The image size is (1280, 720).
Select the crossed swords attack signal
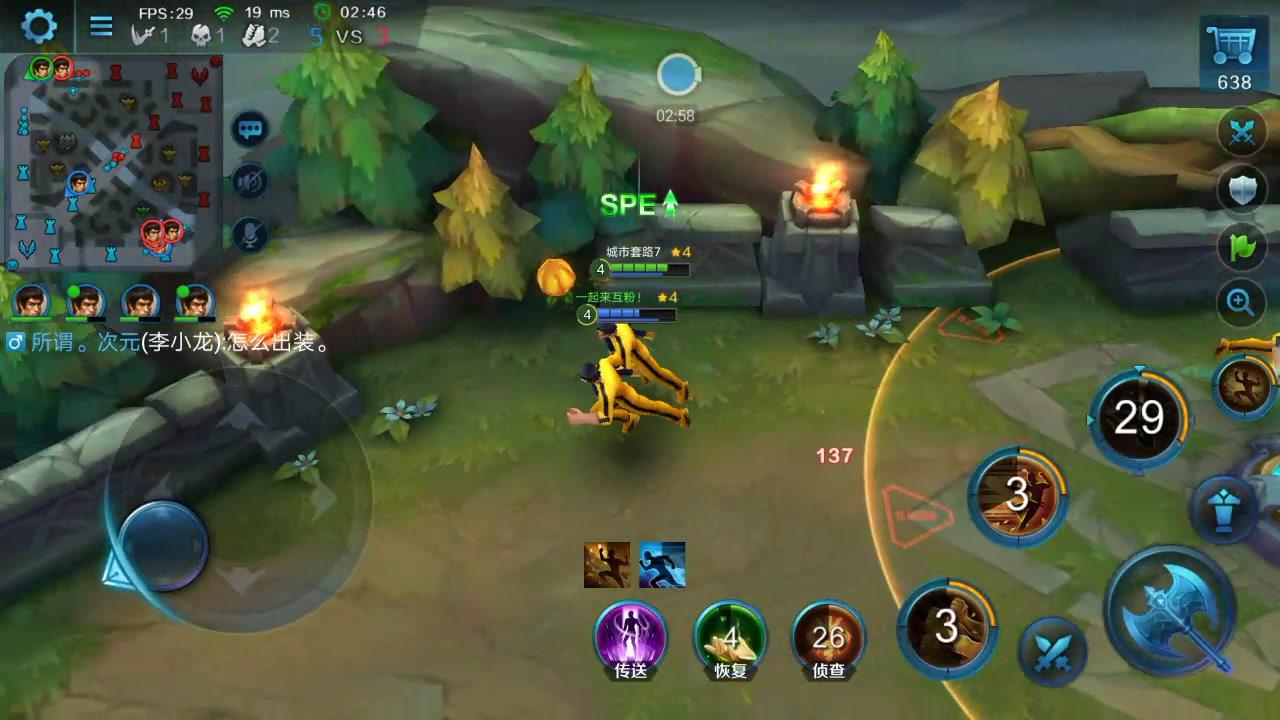pyautogui.click(x=1241, y=134)
